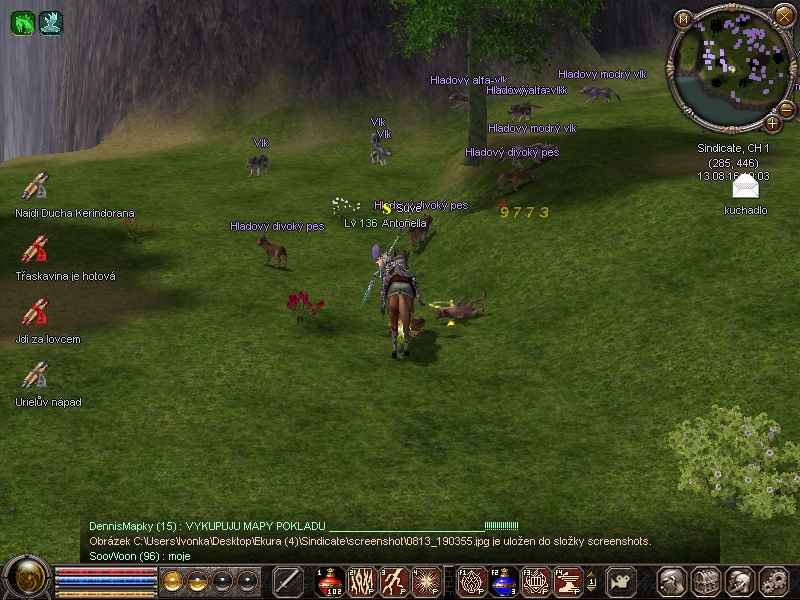Open the 'Jdi za lovcem' quest scroll
This screenshot has height=600, width=800.
36,312
